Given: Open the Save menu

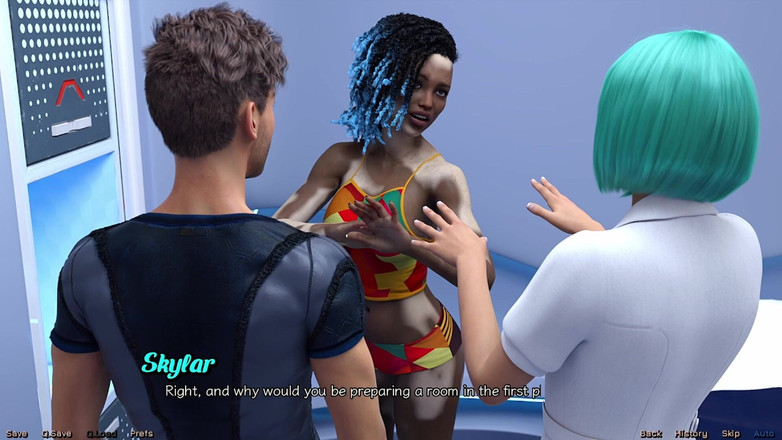Looking at the screenshot, I should 16,433.
